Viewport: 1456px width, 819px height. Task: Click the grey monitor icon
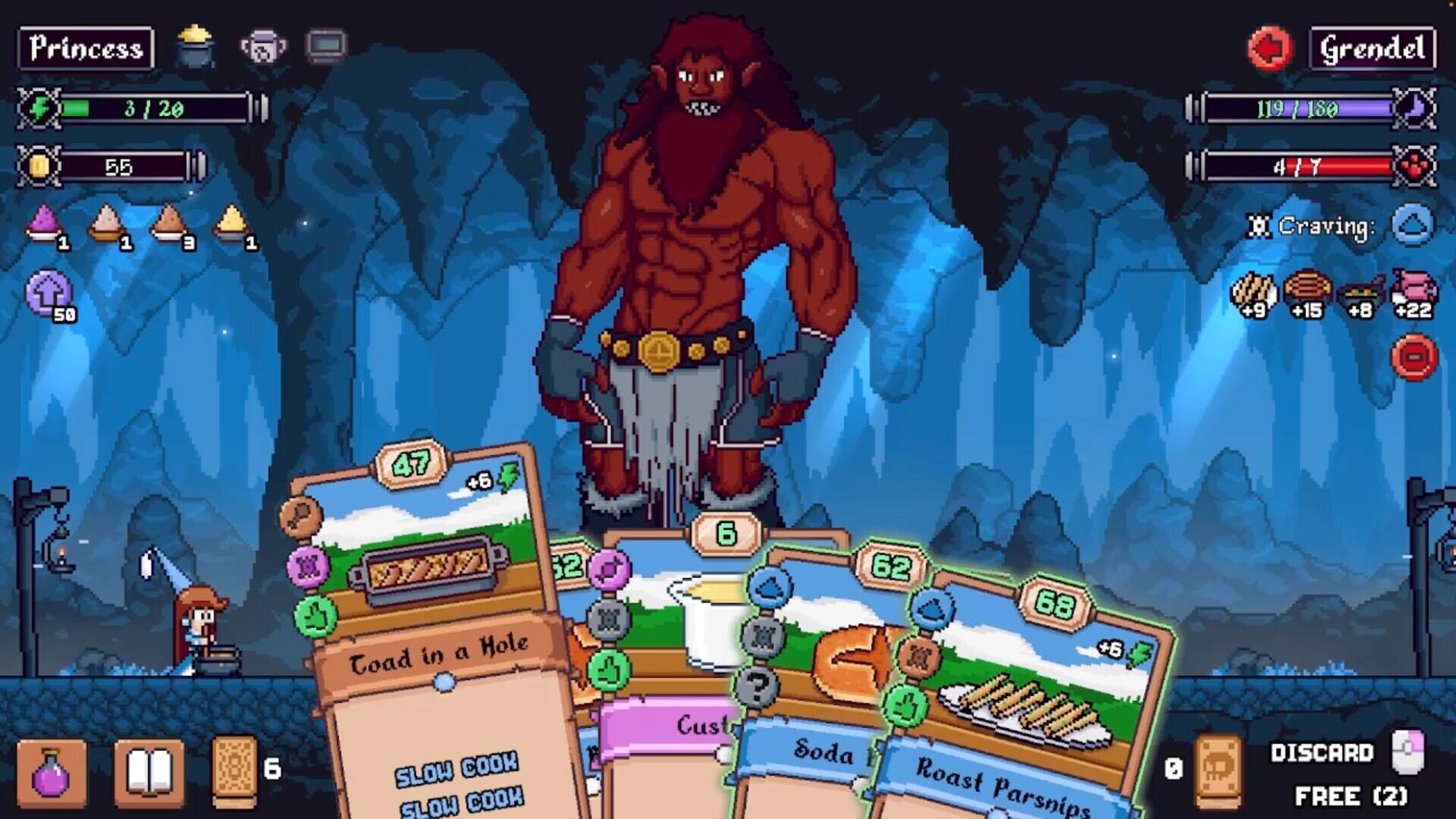pos(326,45)
